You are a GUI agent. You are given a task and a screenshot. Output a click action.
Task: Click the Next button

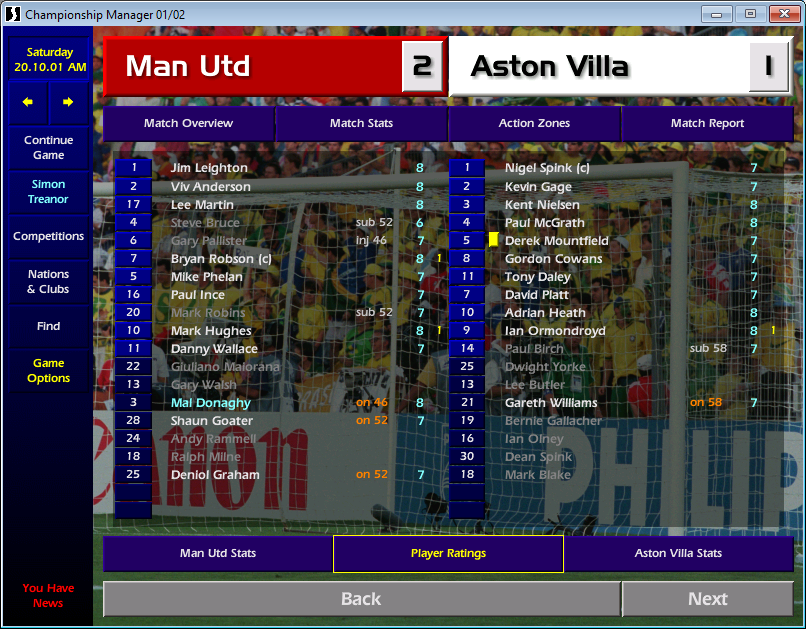click(707, 599)
